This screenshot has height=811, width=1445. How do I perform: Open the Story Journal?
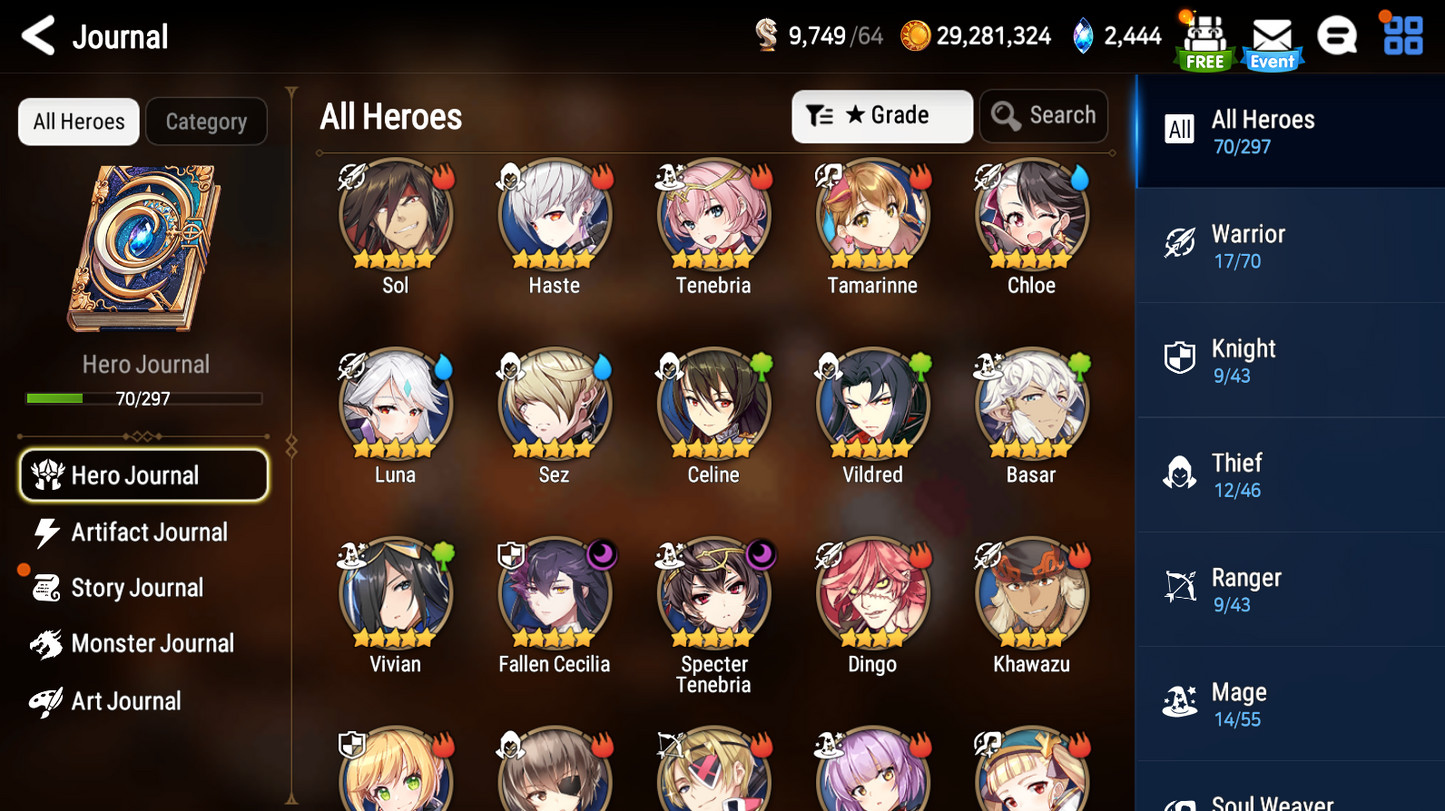tap(136, 588)
